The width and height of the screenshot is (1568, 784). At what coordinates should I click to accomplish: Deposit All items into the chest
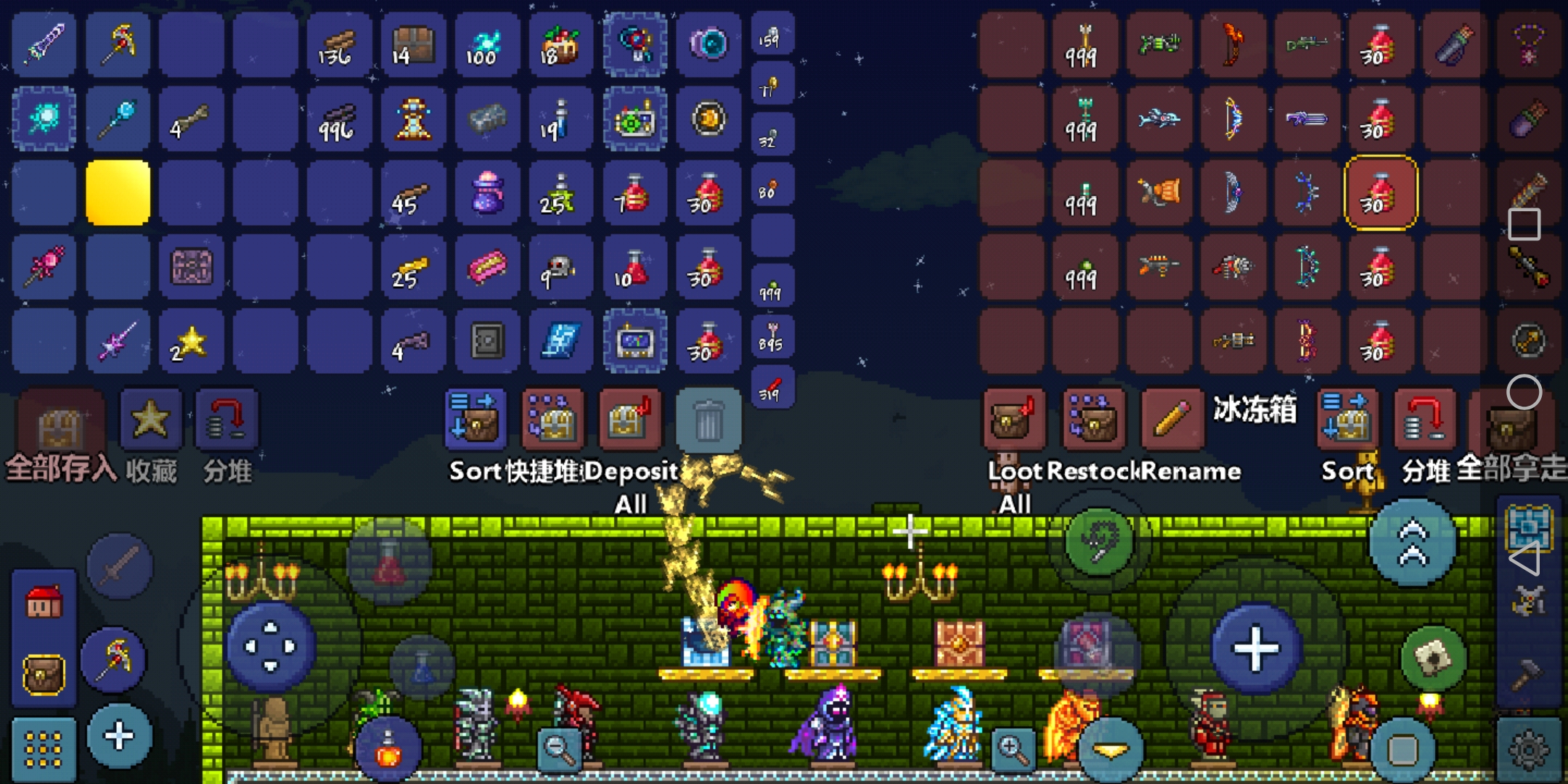pos(629,419)
